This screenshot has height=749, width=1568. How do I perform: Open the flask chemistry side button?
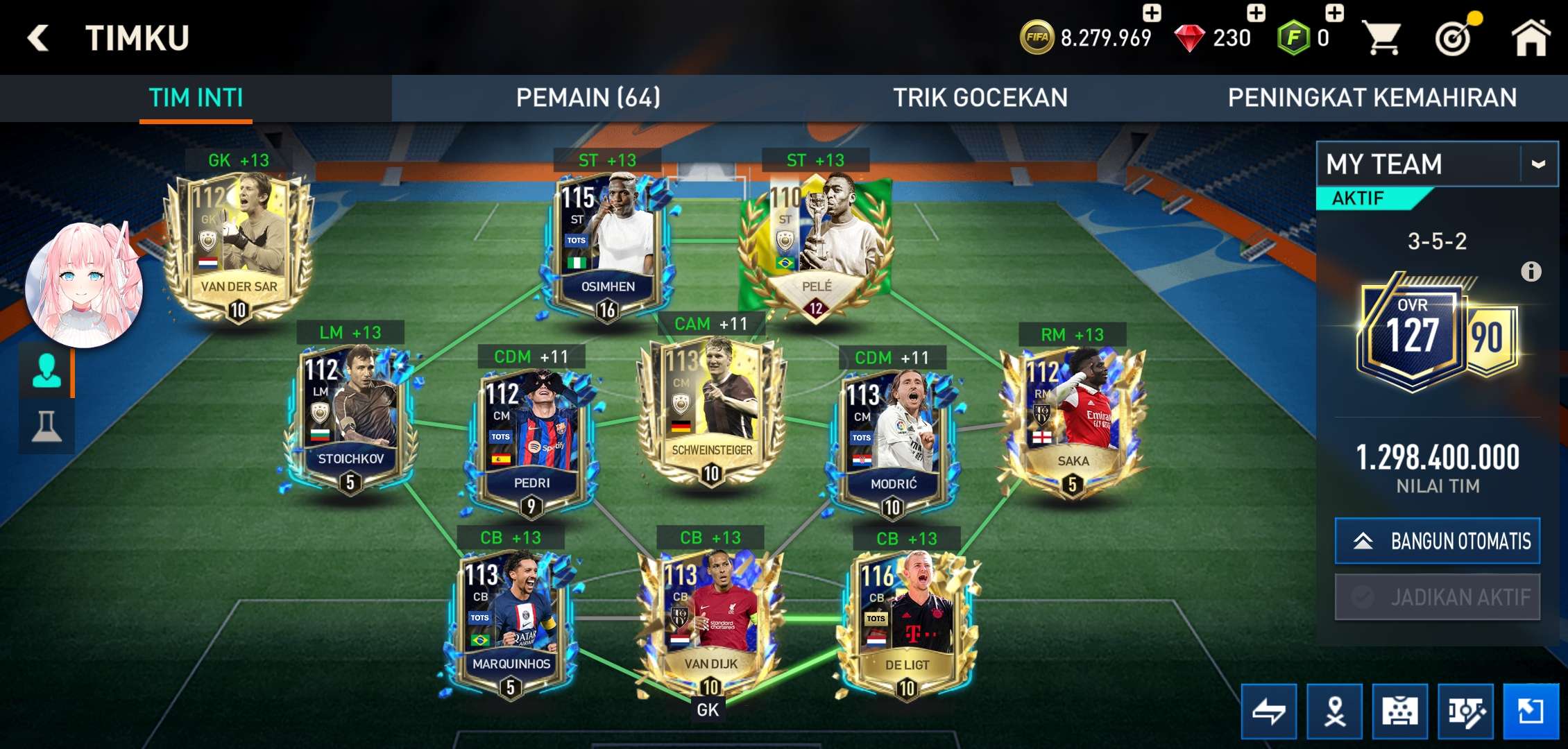coord(46,427)
